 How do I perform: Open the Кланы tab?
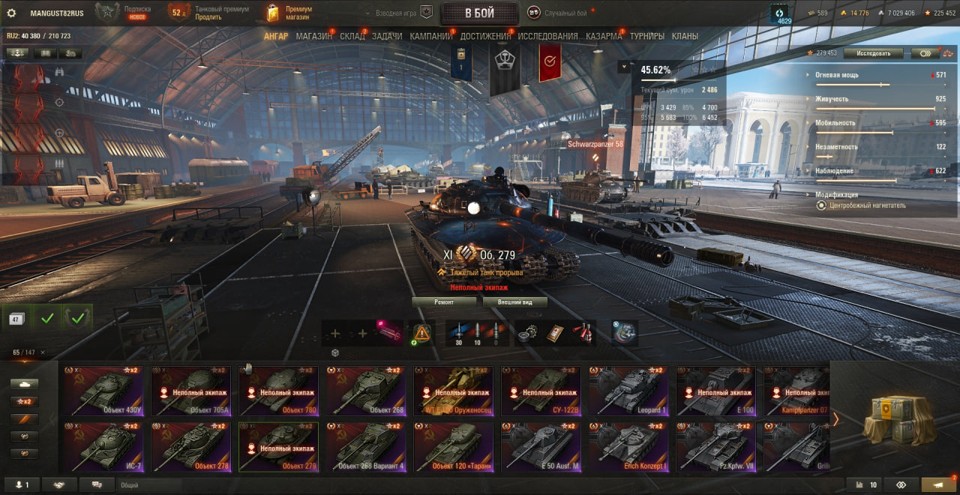[685, 36]
